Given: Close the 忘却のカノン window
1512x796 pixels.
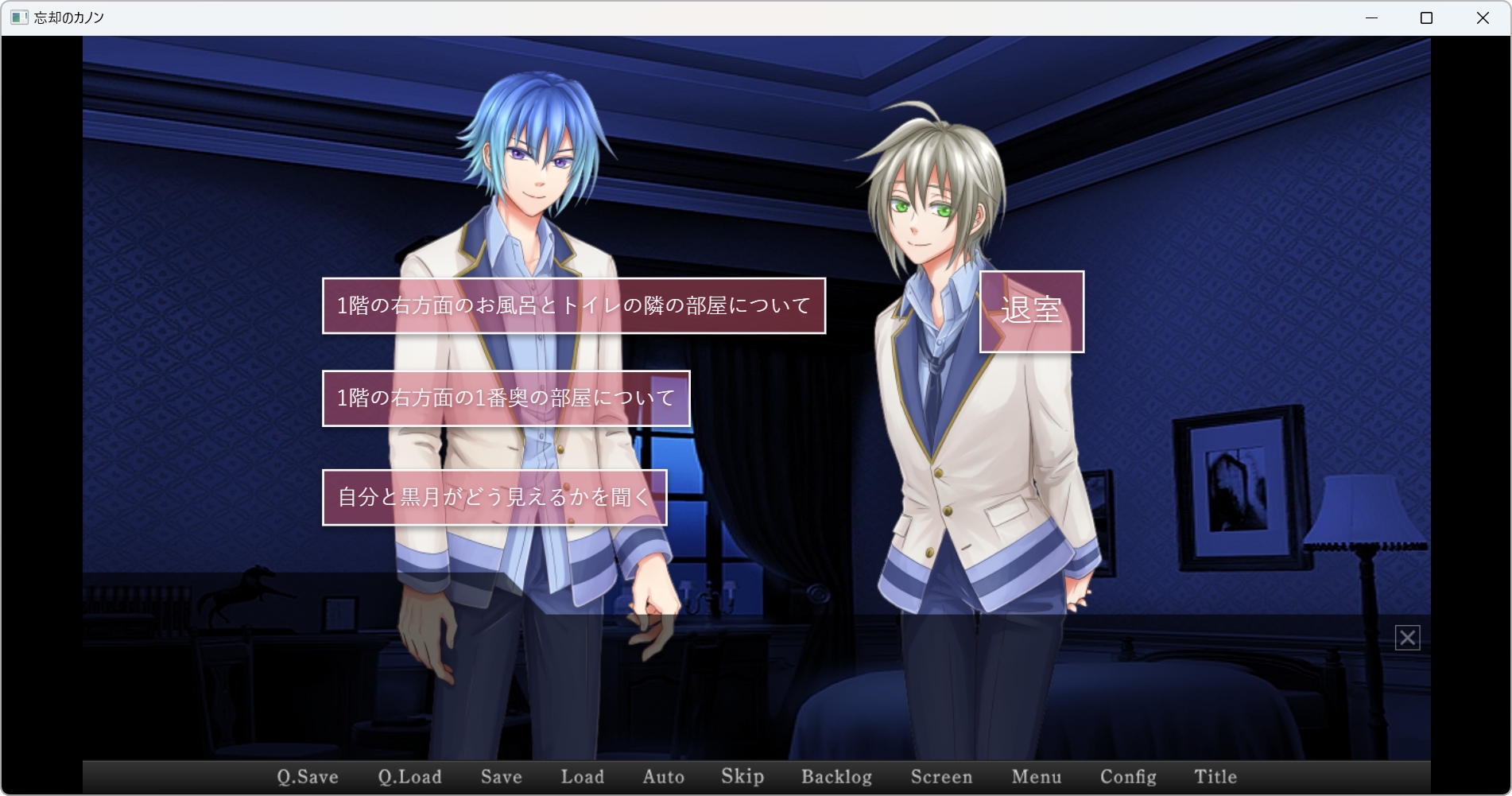Looking at the screenshot, I should (x=1483, y=17).
